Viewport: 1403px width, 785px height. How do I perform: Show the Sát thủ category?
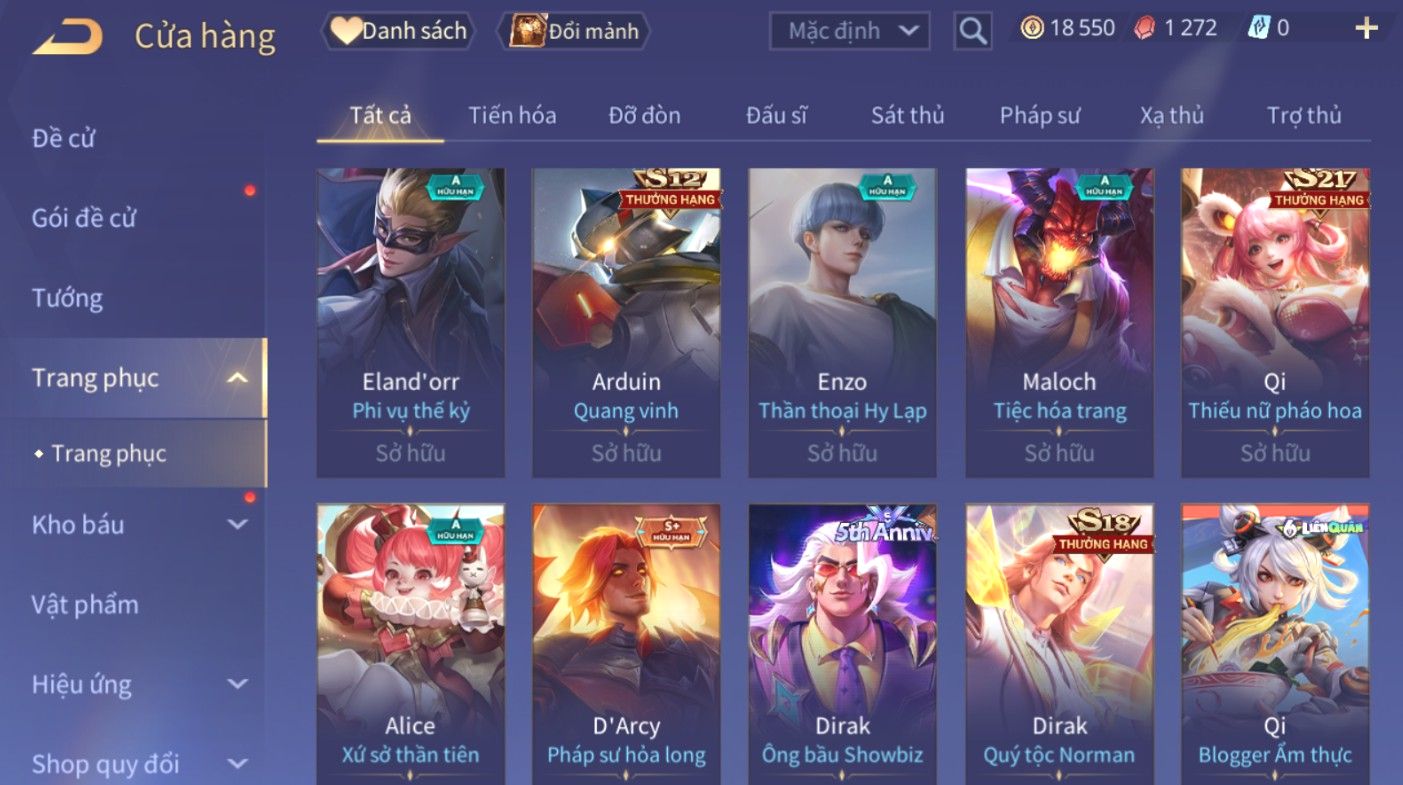(x=907, y=115)
